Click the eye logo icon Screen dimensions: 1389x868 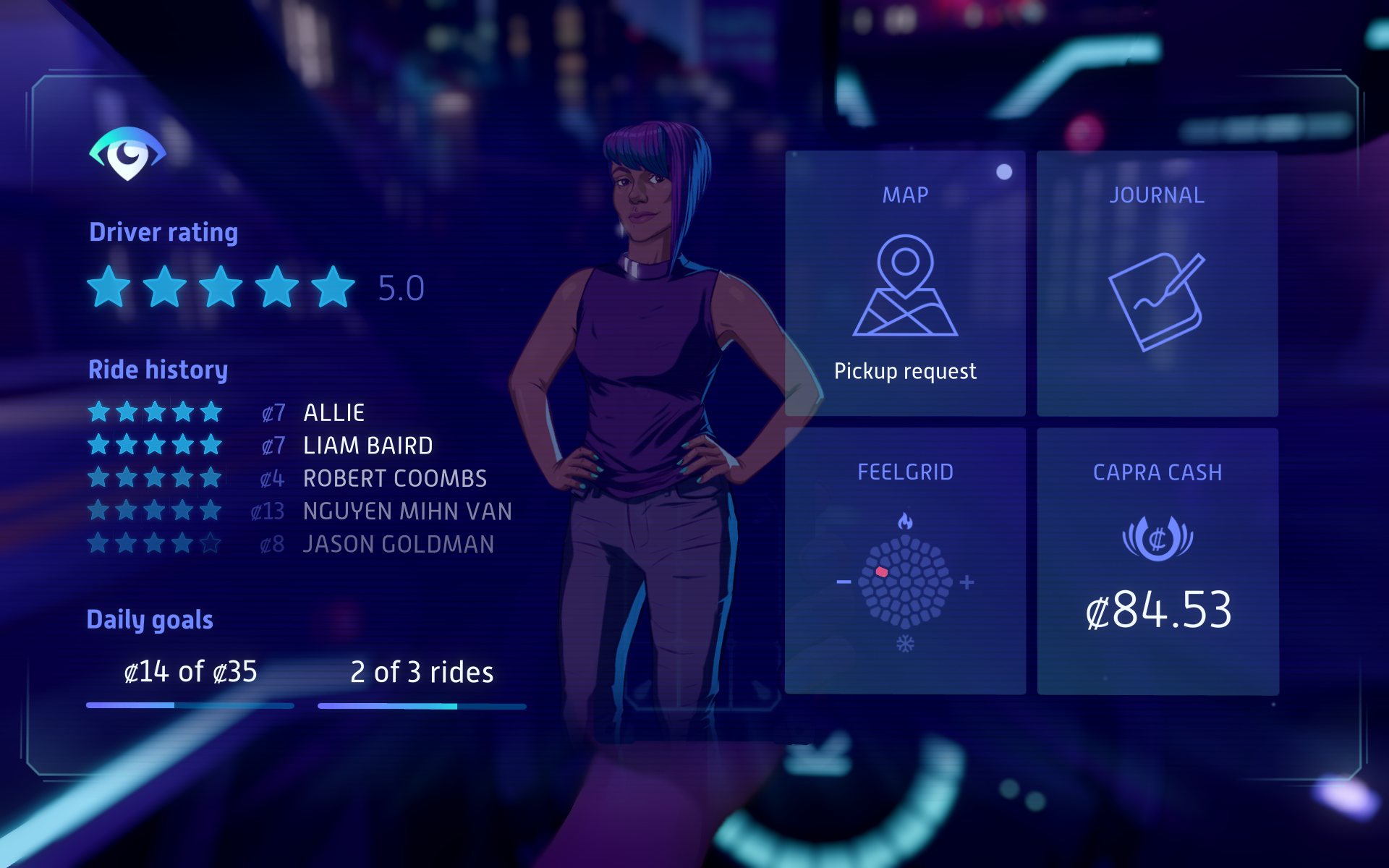[x=128, y=153]
